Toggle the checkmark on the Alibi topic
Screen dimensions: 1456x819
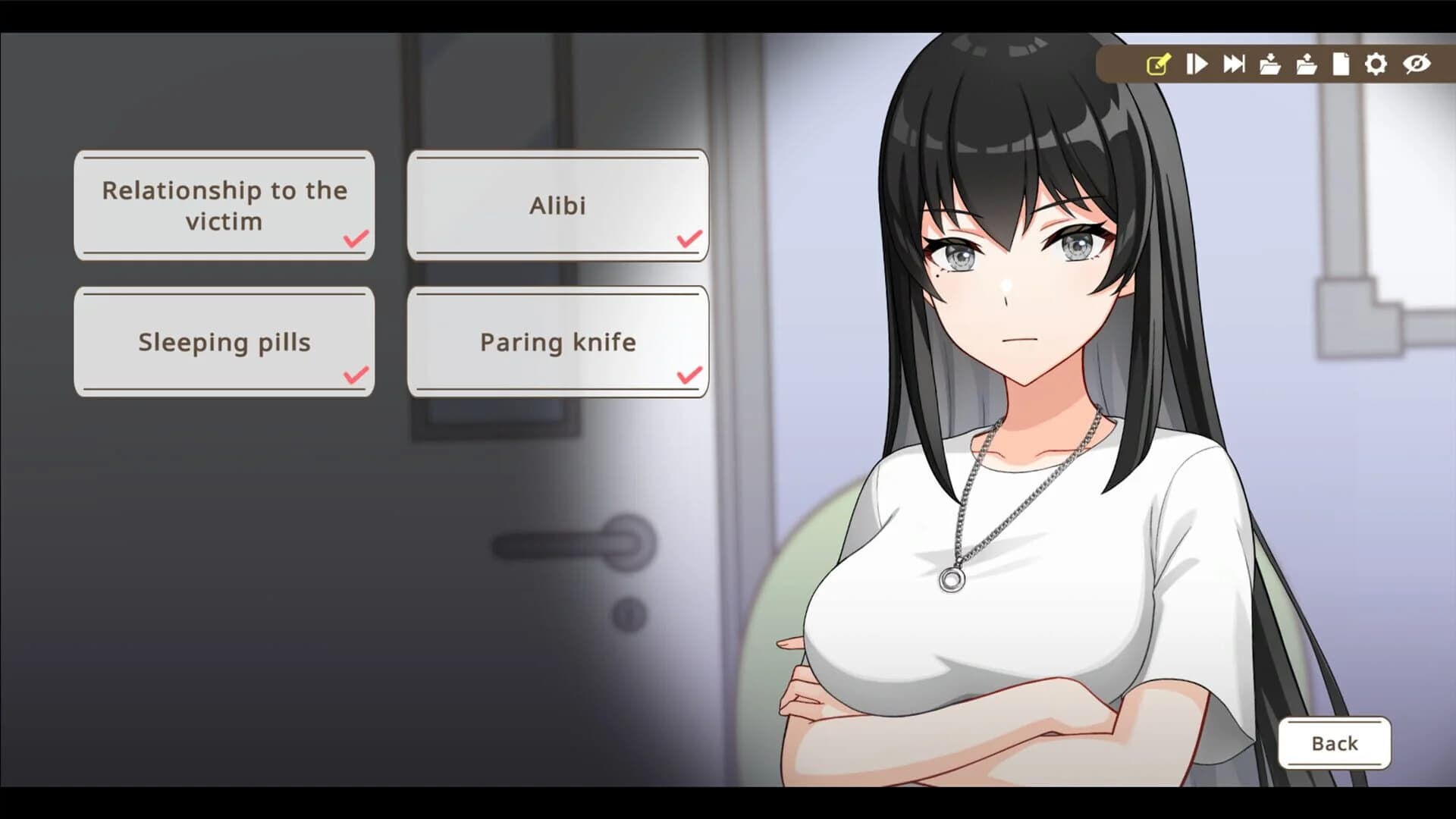coord(687,238)
